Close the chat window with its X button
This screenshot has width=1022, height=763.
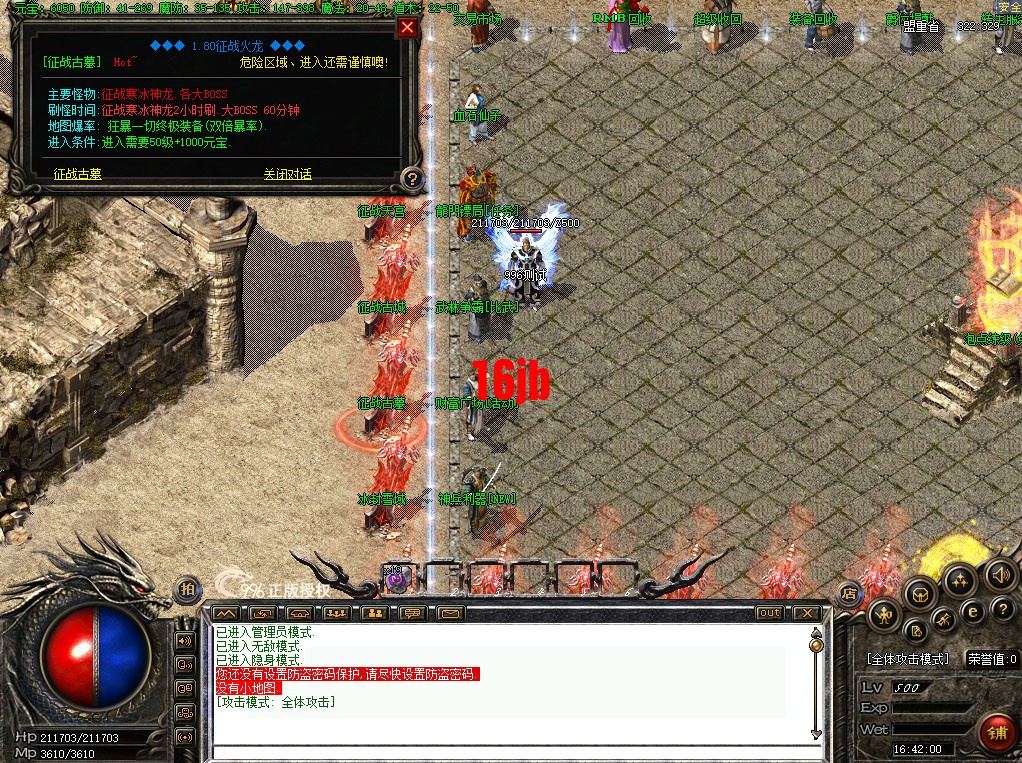pos(806,612)
